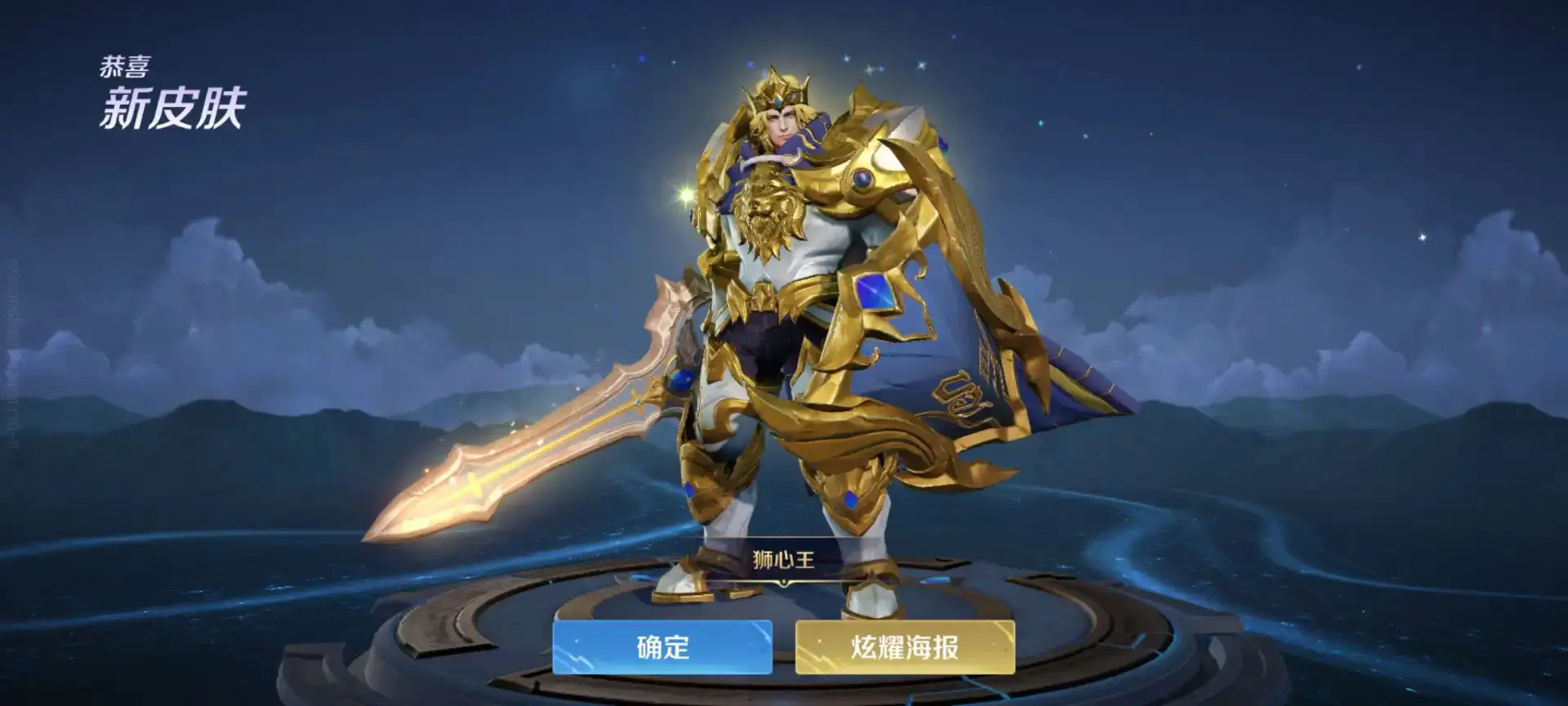The width and height of the screenshot is (1568, 706).
Task: Tap the vertical watermark text on left edge
Action: click(x=10, y=343)
